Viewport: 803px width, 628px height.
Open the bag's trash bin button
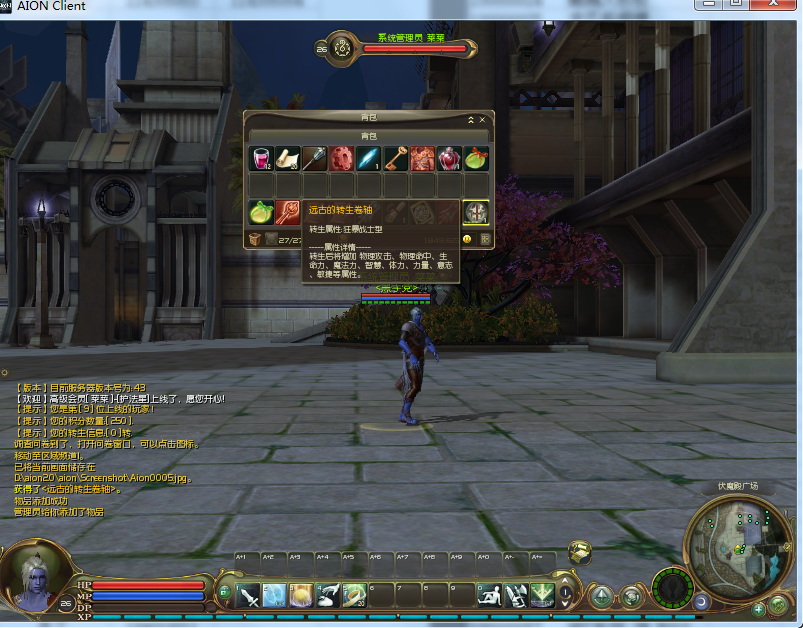click(255, 239)
